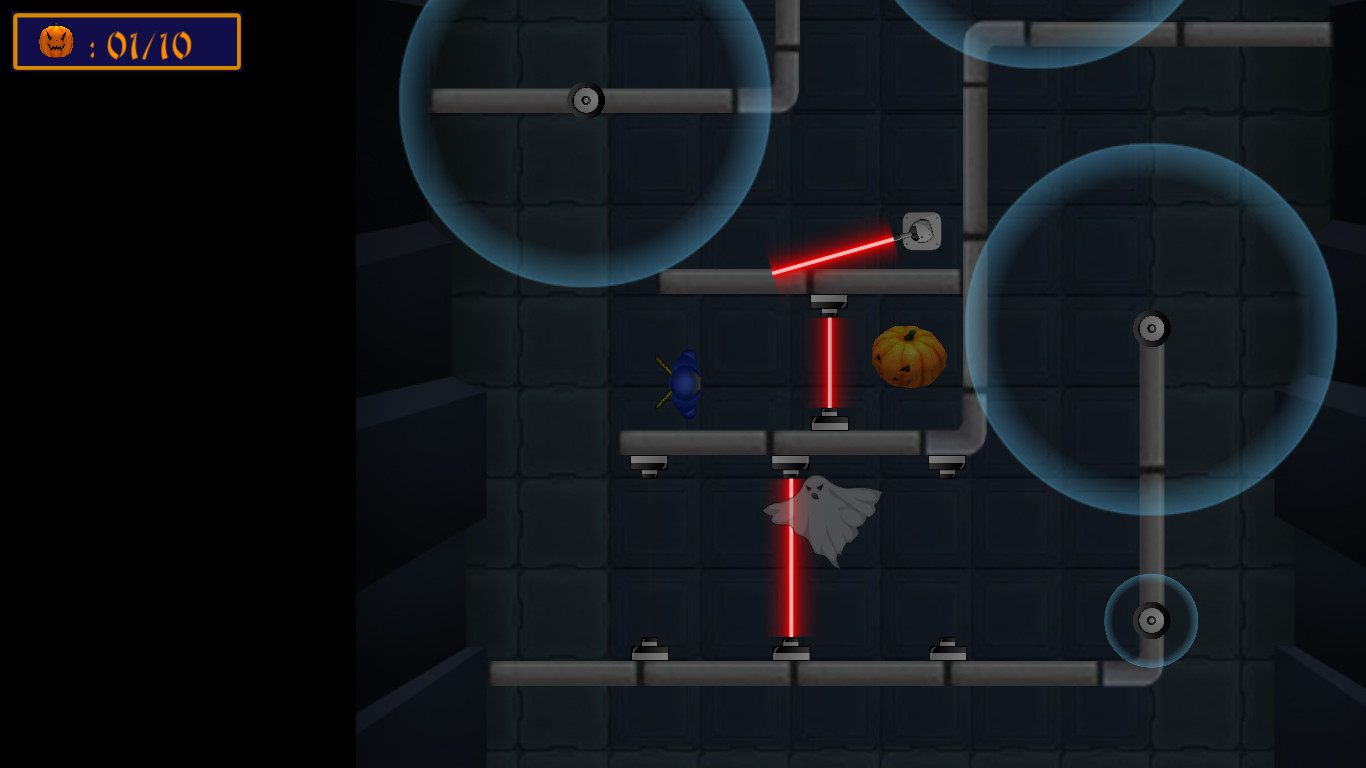Click the leftmost emitter on the middle platform
1366x768 pixels.
650,462
